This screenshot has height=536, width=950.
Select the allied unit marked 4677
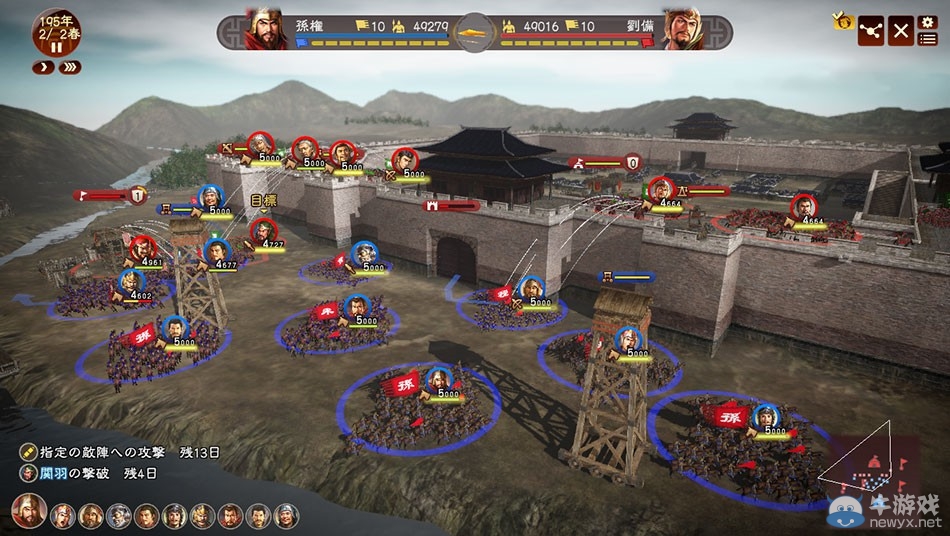click(216, 252)
